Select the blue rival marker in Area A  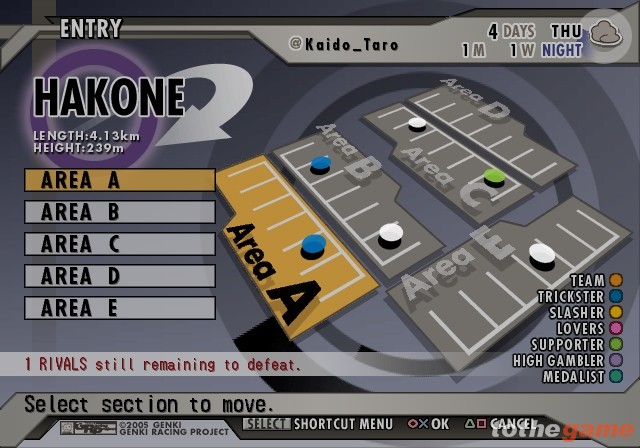[312, 243]
